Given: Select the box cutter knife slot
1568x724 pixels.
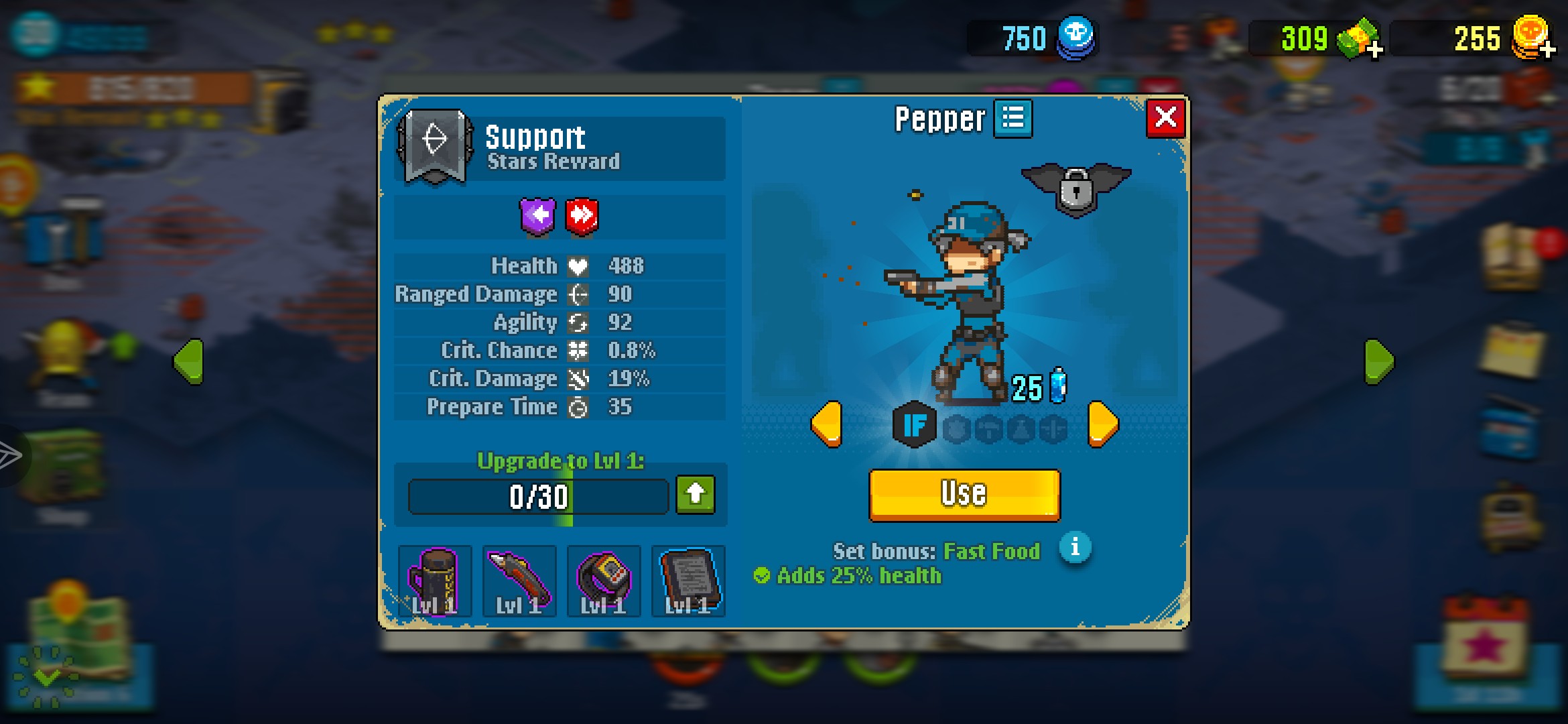Looking at the screenshot, I should pyautogui.click(x=519, y=581).
